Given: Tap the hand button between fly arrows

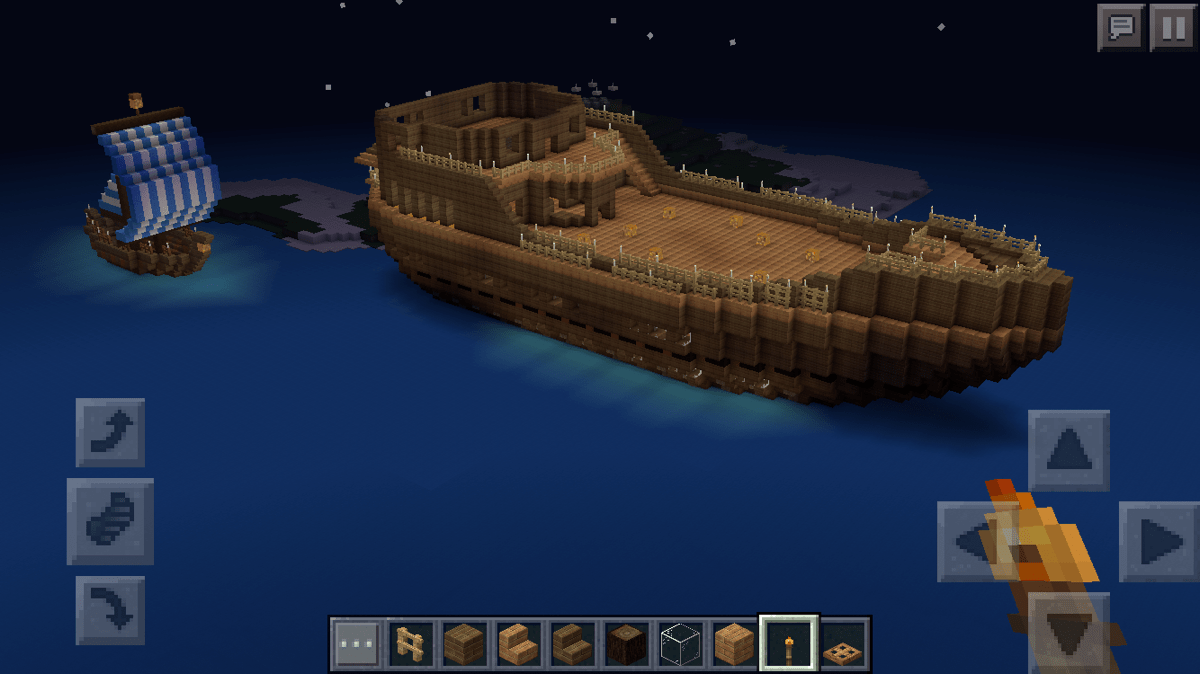Looking at the screenshot, I should coord(110,521).
